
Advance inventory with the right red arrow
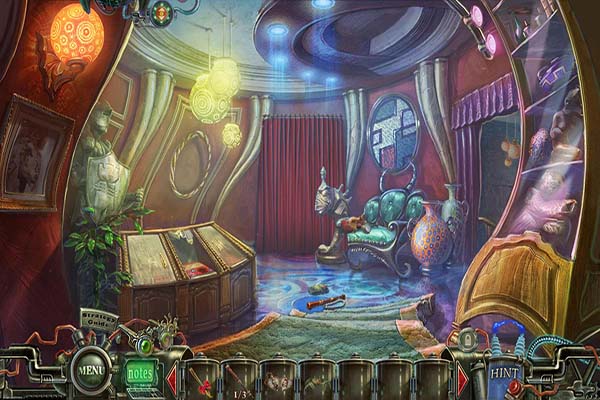tap(462, 380)
